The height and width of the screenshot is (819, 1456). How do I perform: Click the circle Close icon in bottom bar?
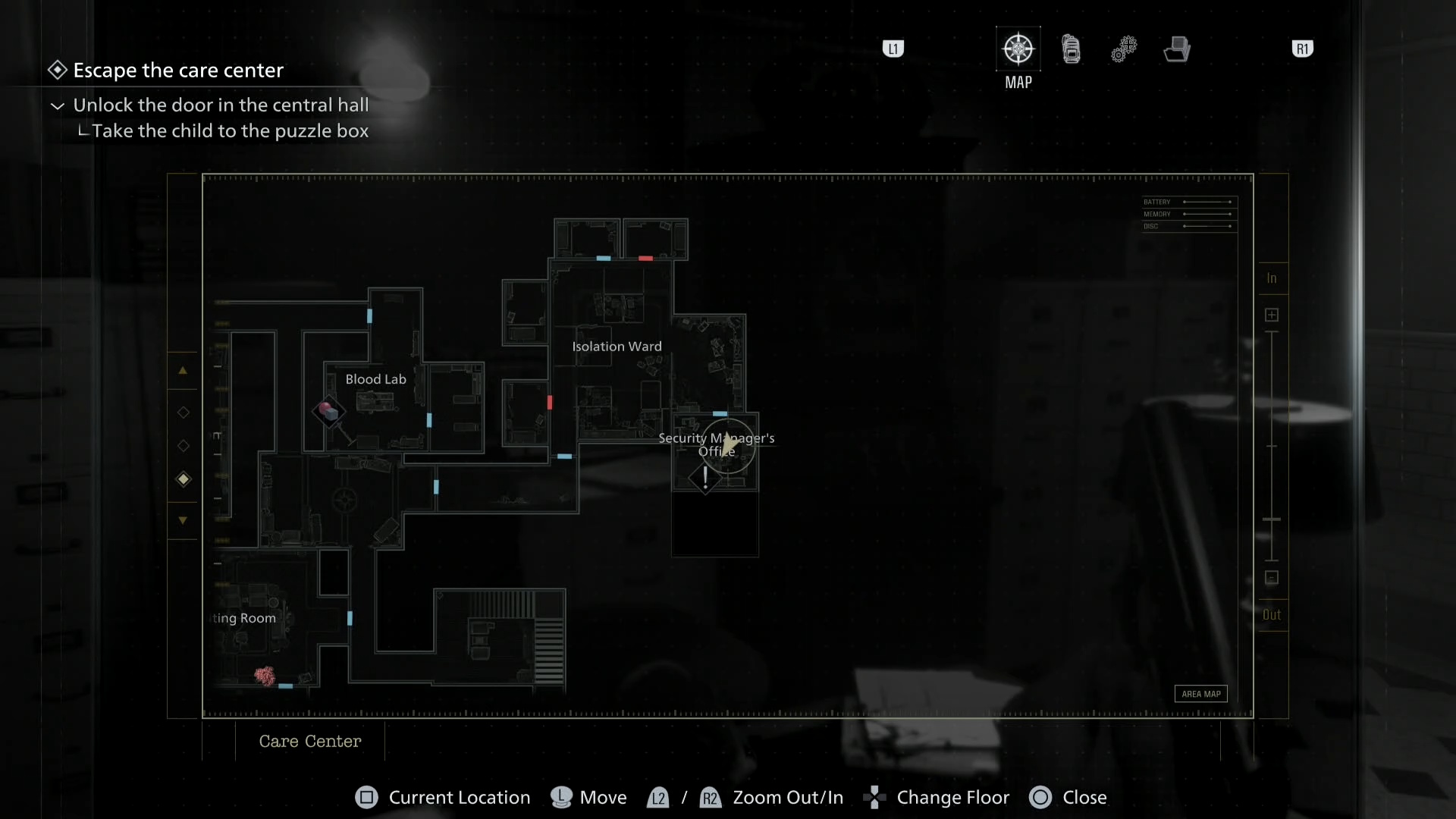(x=1040, y=798)
